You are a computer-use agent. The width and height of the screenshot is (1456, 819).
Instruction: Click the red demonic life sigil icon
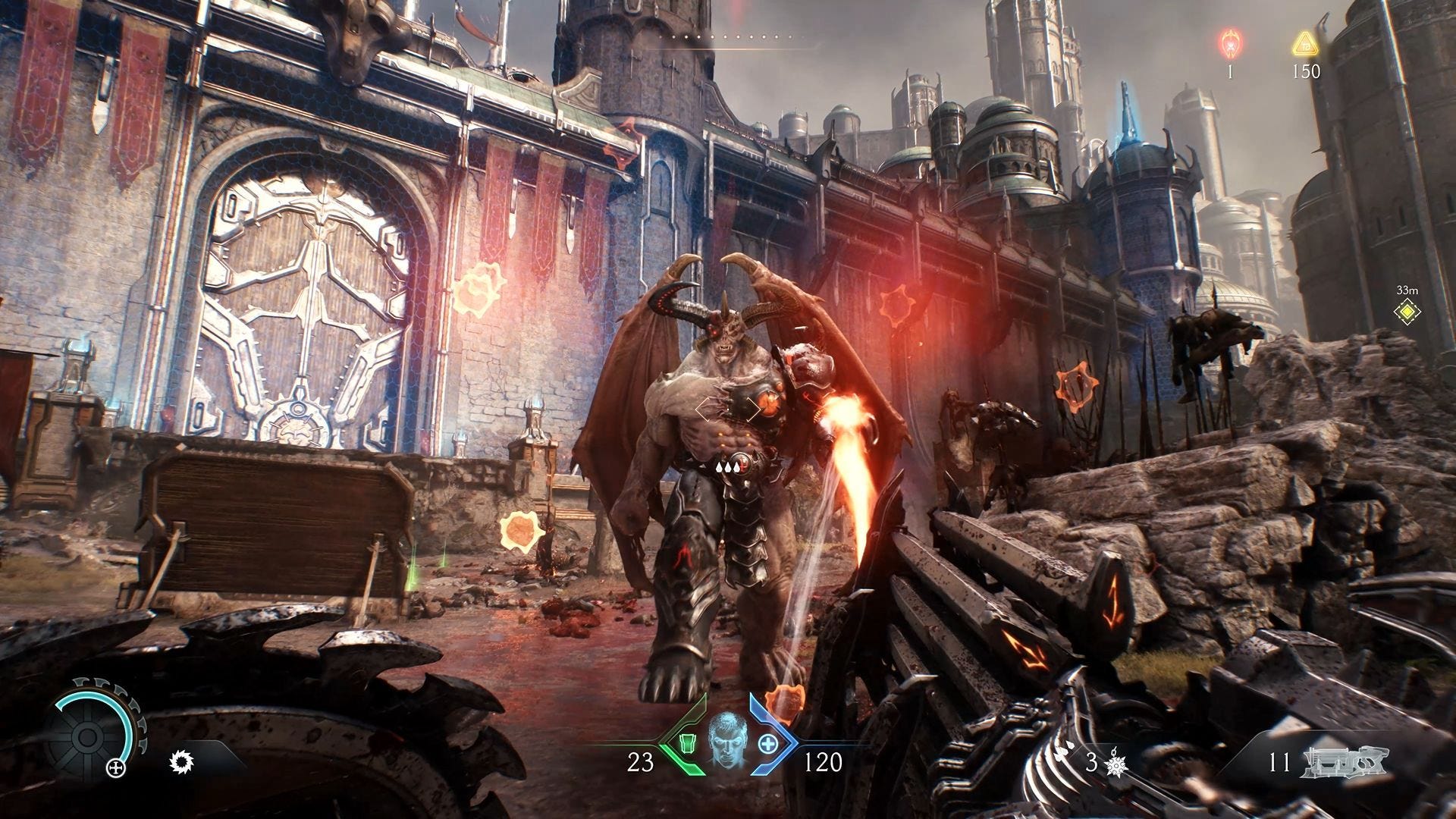[1229, 44]
